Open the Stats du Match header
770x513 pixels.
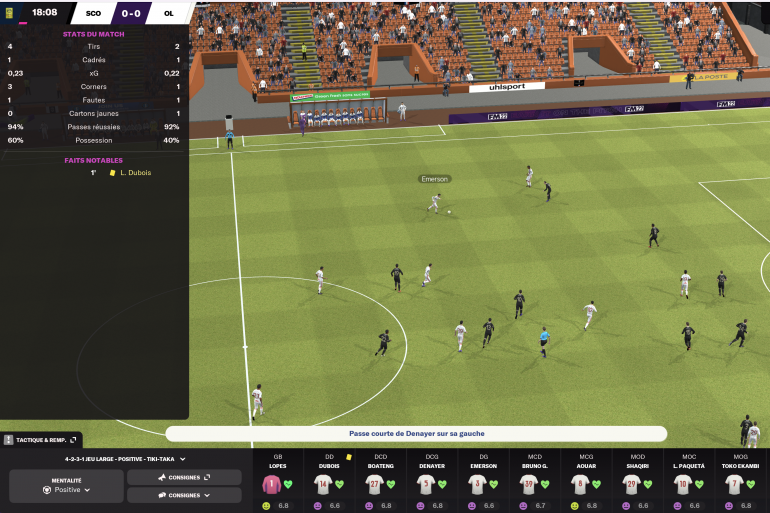click(x=93, y=33)
